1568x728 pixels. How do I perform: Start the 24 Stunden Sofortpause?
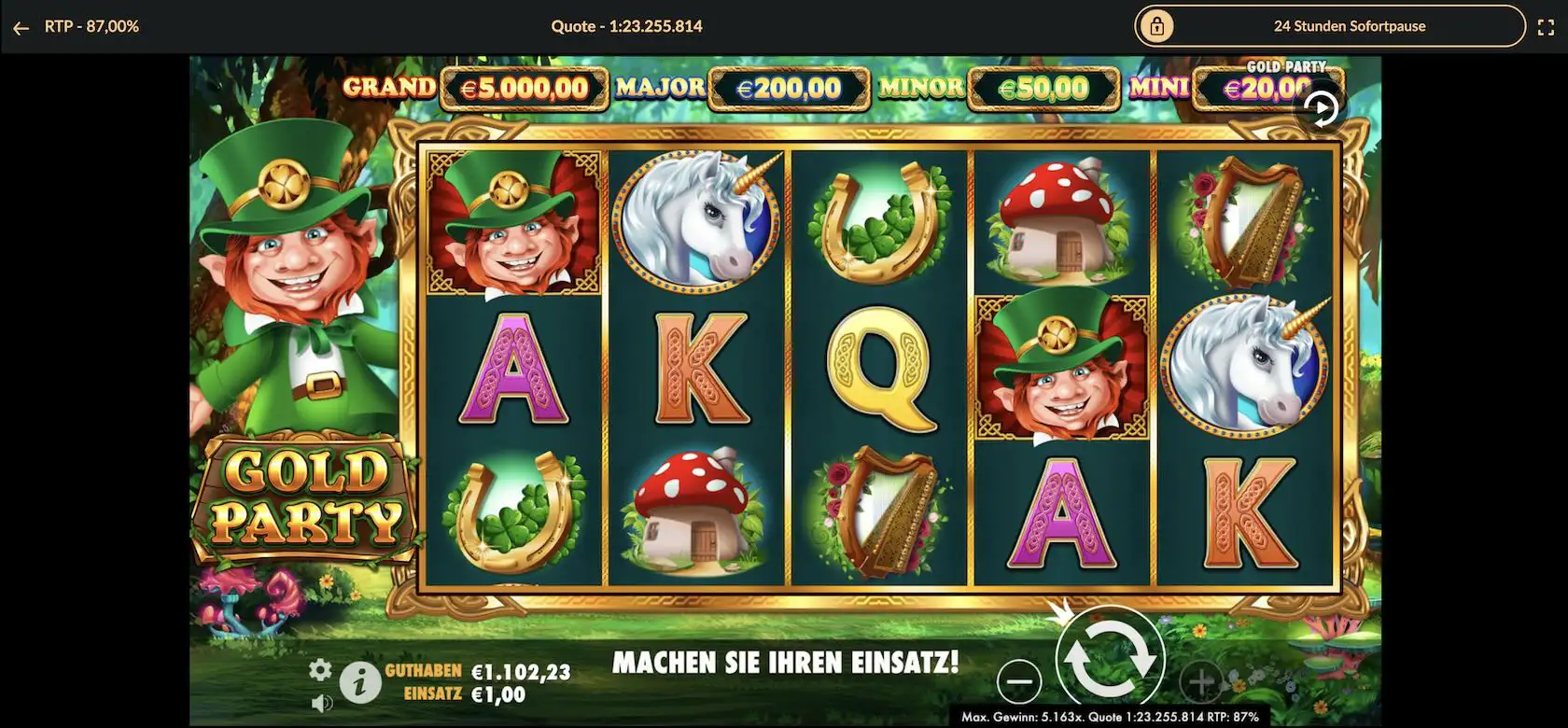click(1329, 26)
